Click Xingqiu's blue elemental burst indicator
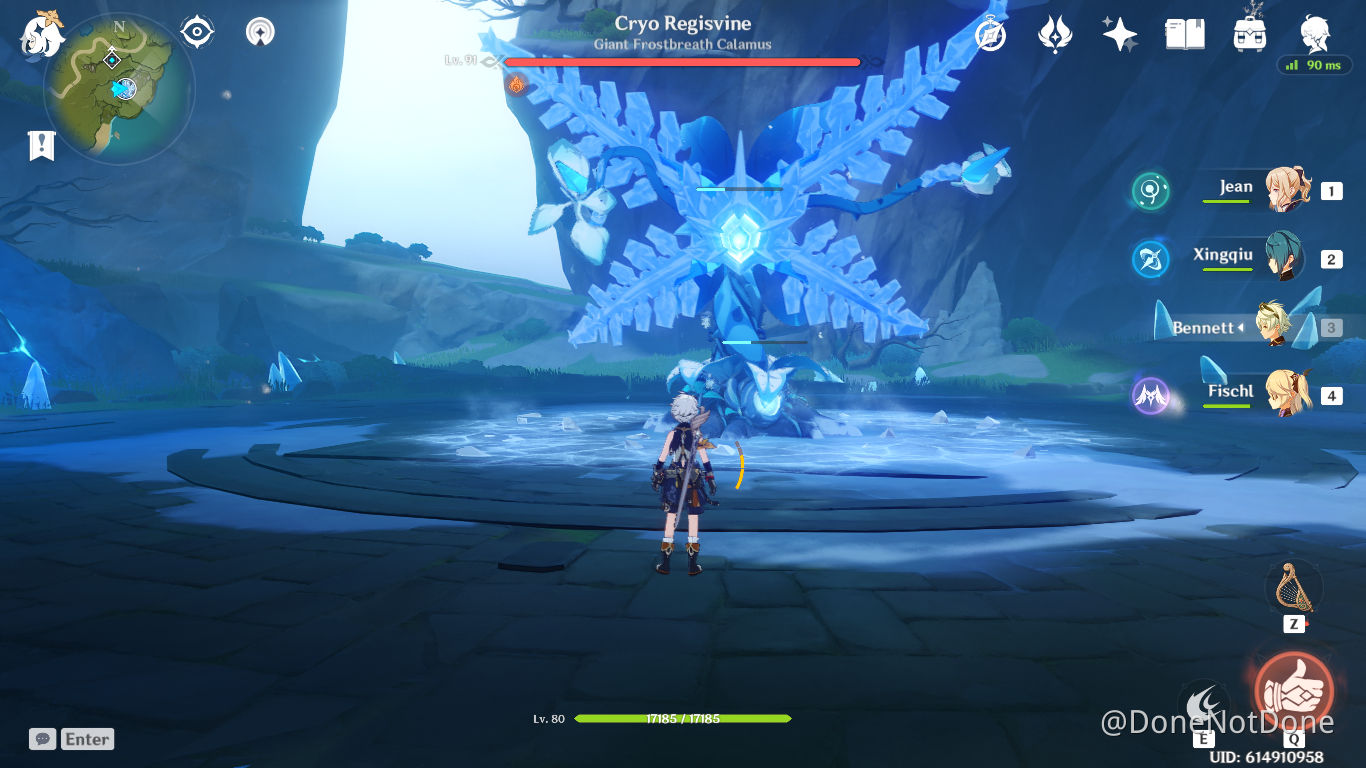This screenshot has height=768, width=1366. 1150,259
